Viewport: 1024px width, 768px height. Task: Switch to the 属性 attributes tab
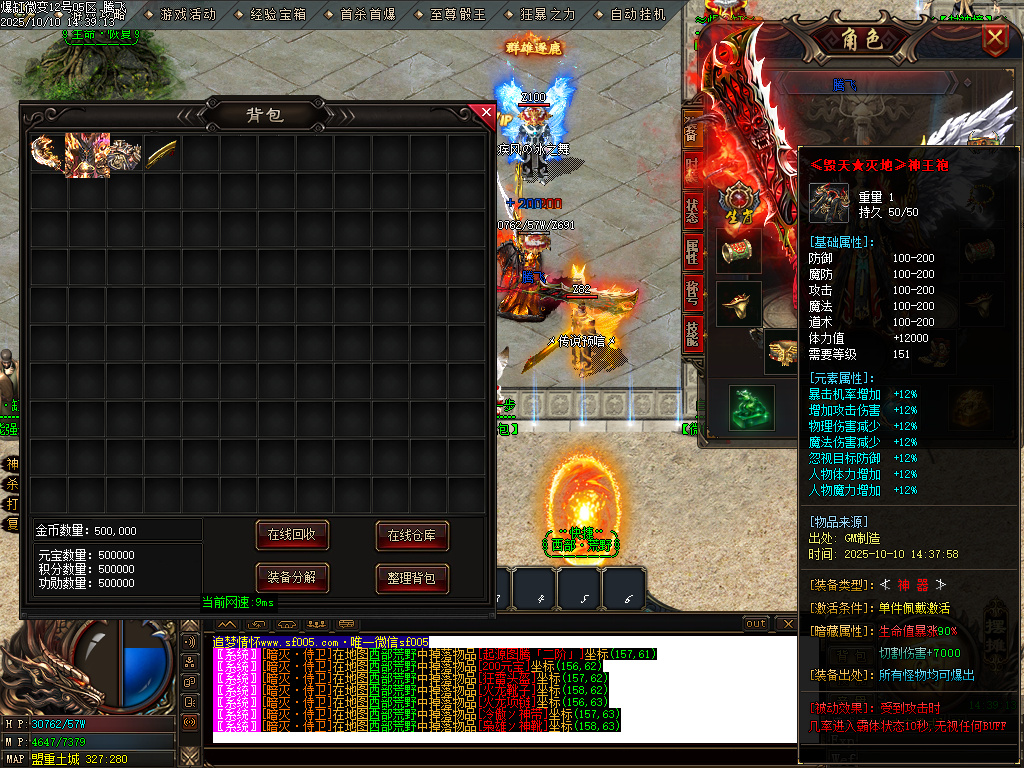point(692,252)
